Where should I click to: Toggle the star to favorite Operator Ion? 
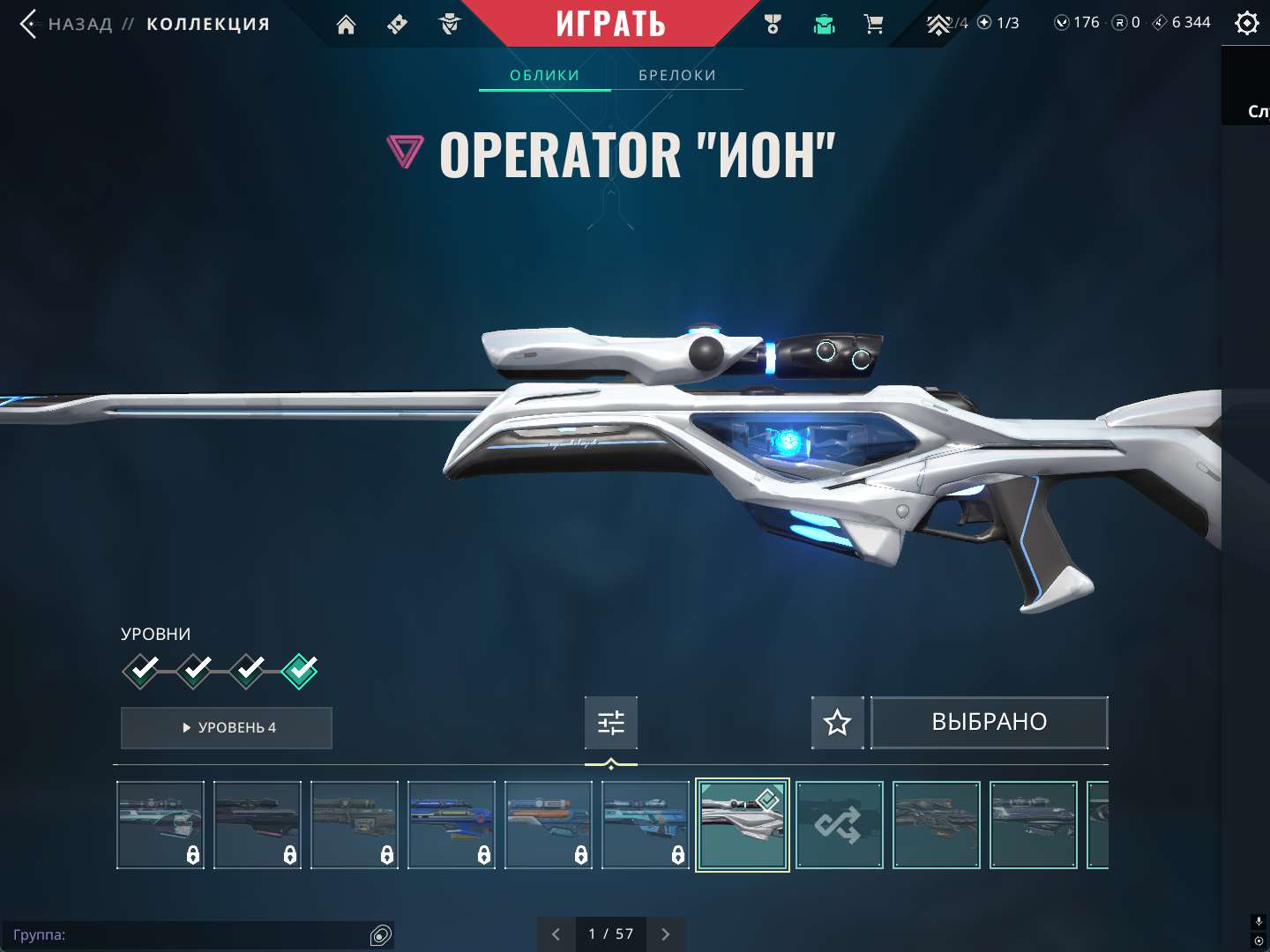[836, 722]
